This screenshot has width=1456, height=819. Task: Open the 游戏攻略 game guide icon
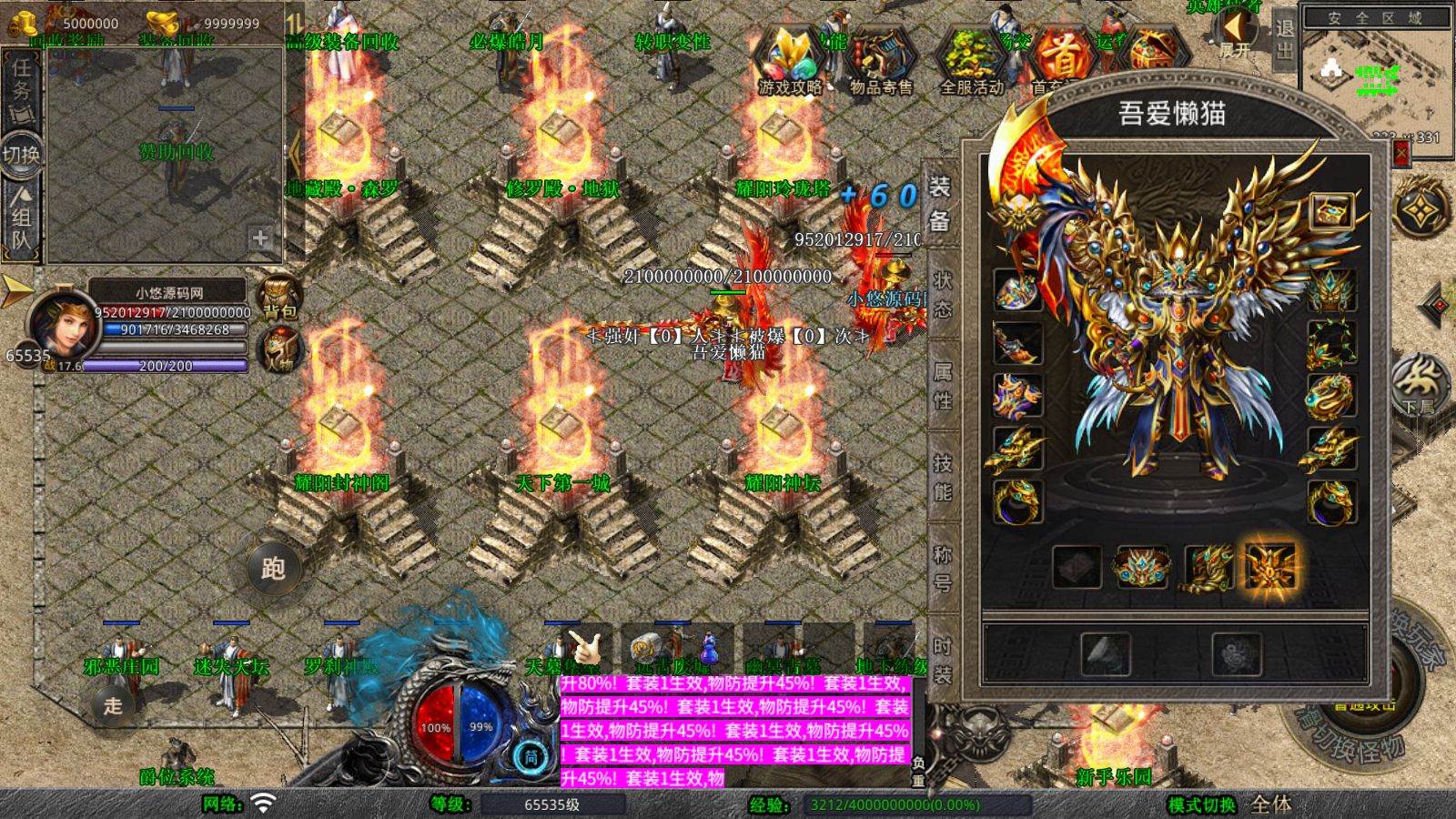(x=789, y=60)
